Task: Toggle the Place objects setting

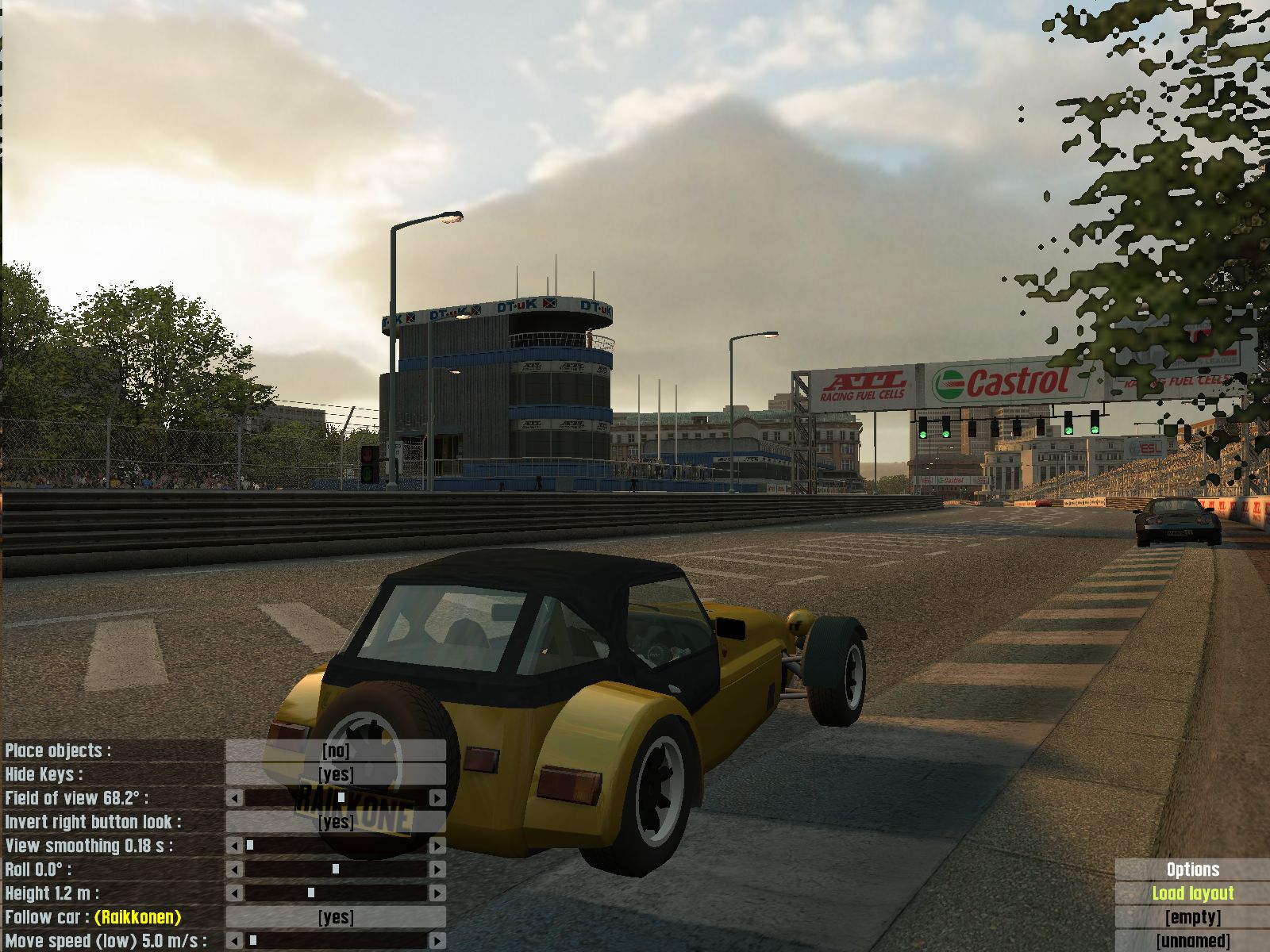Action: (x=336, y=750)
